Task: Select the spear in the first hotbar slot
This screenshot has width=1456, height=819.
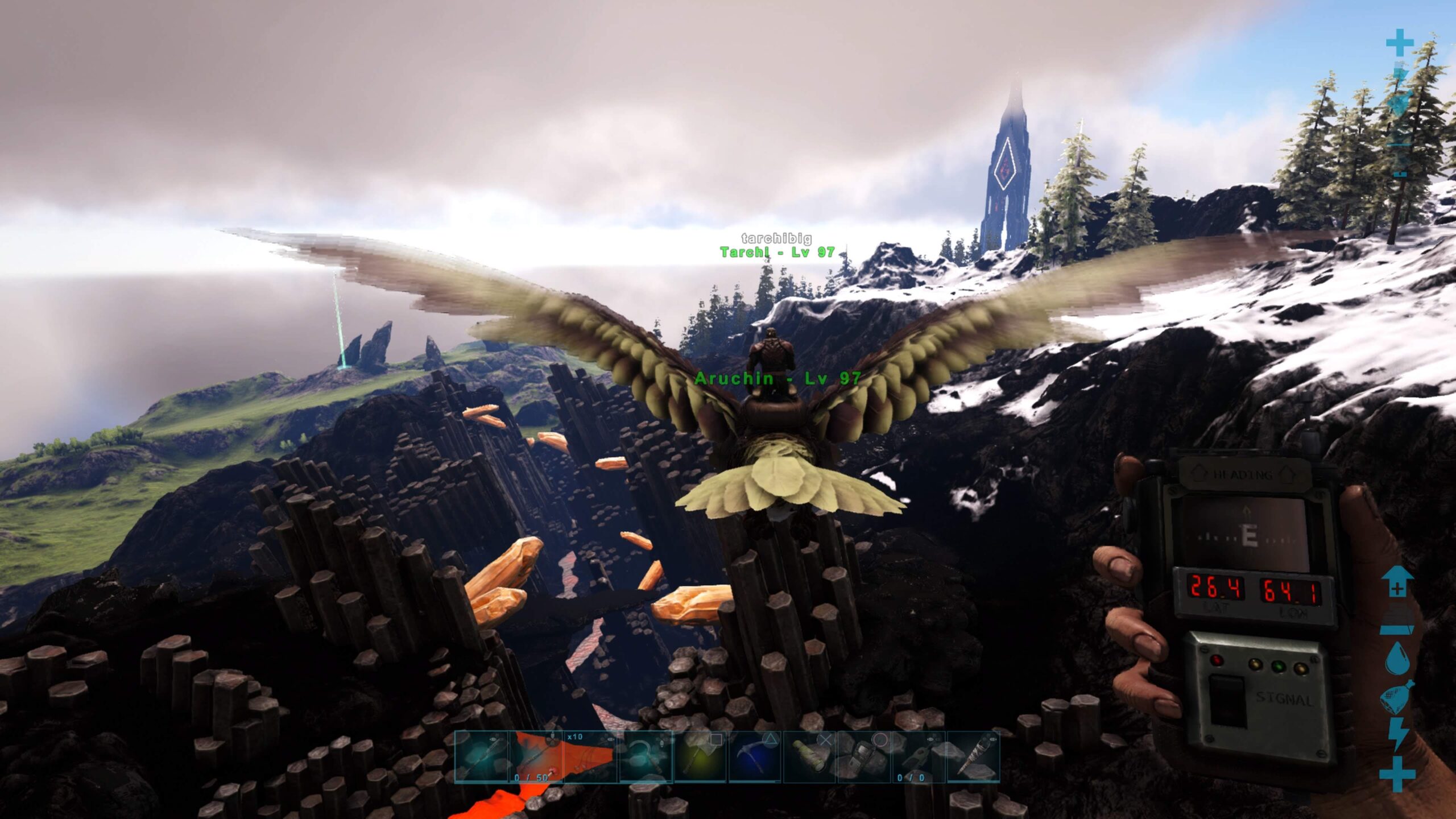Action: tap(482, 757)
